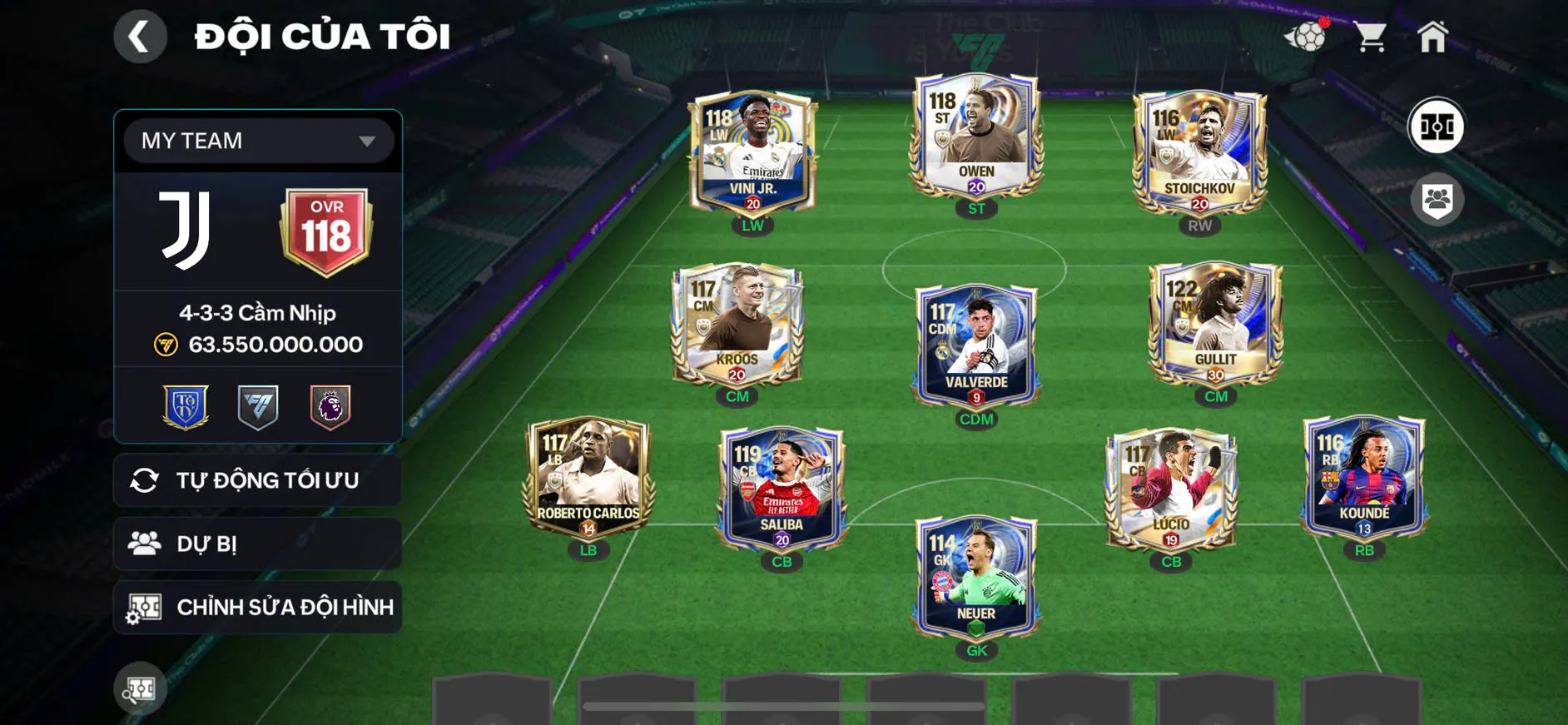Expand the MY TEAM dropdown
This screenshot has height=725, width=1568.
click(x=256, y=140)
